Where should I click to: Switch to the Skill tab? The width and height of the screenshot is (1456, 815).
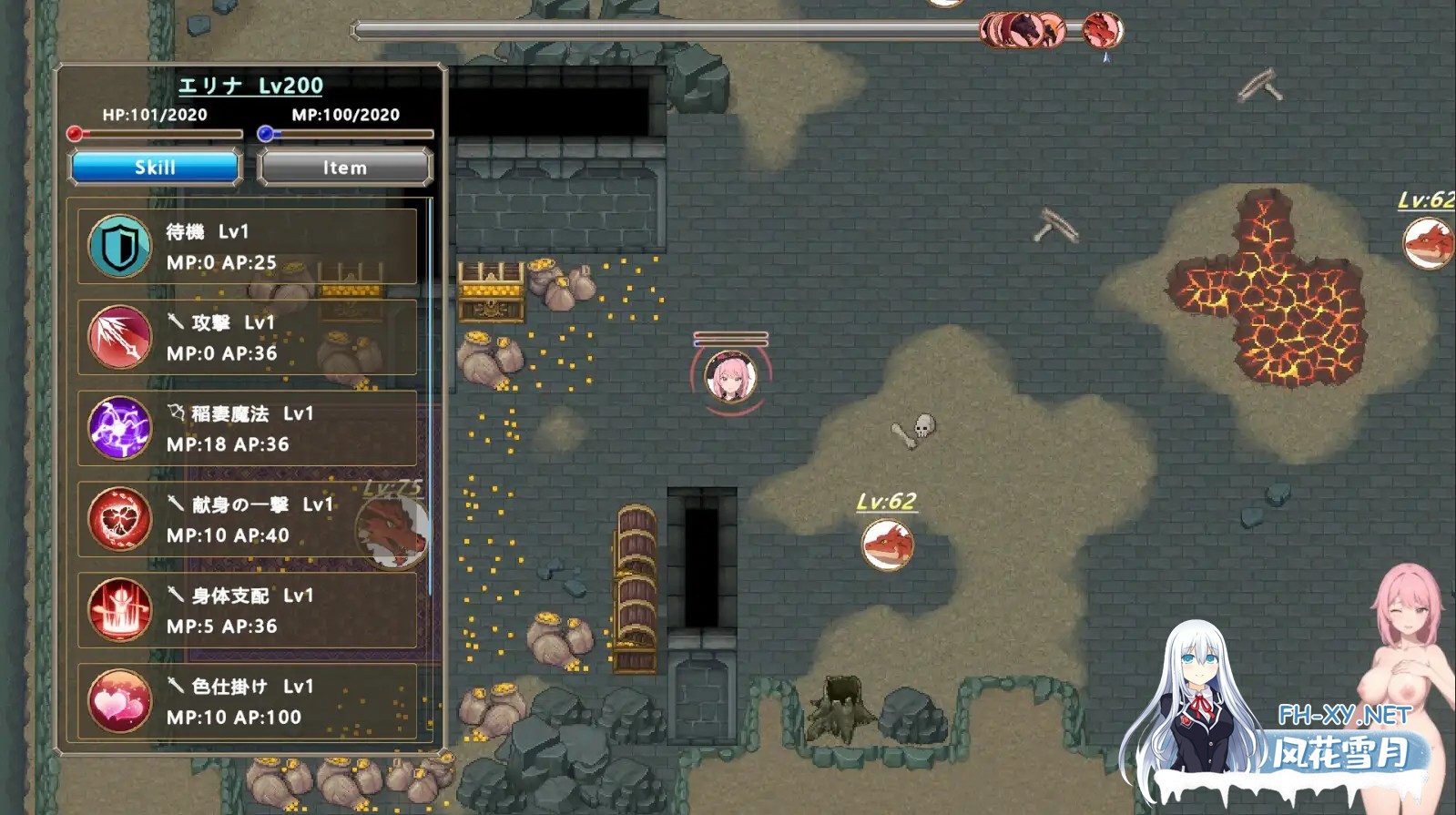tap(155, 168)
